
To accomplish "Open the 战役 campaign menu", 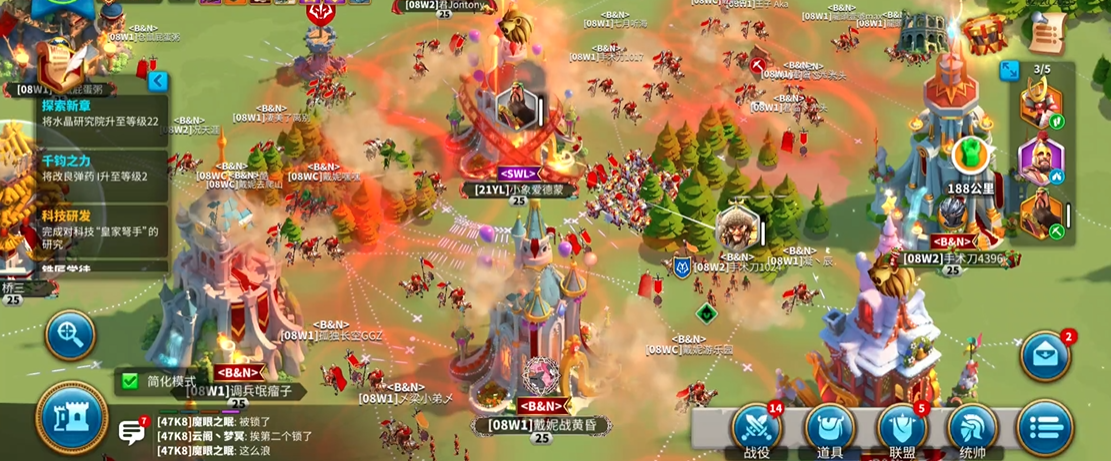I will (x=757, y=426).
